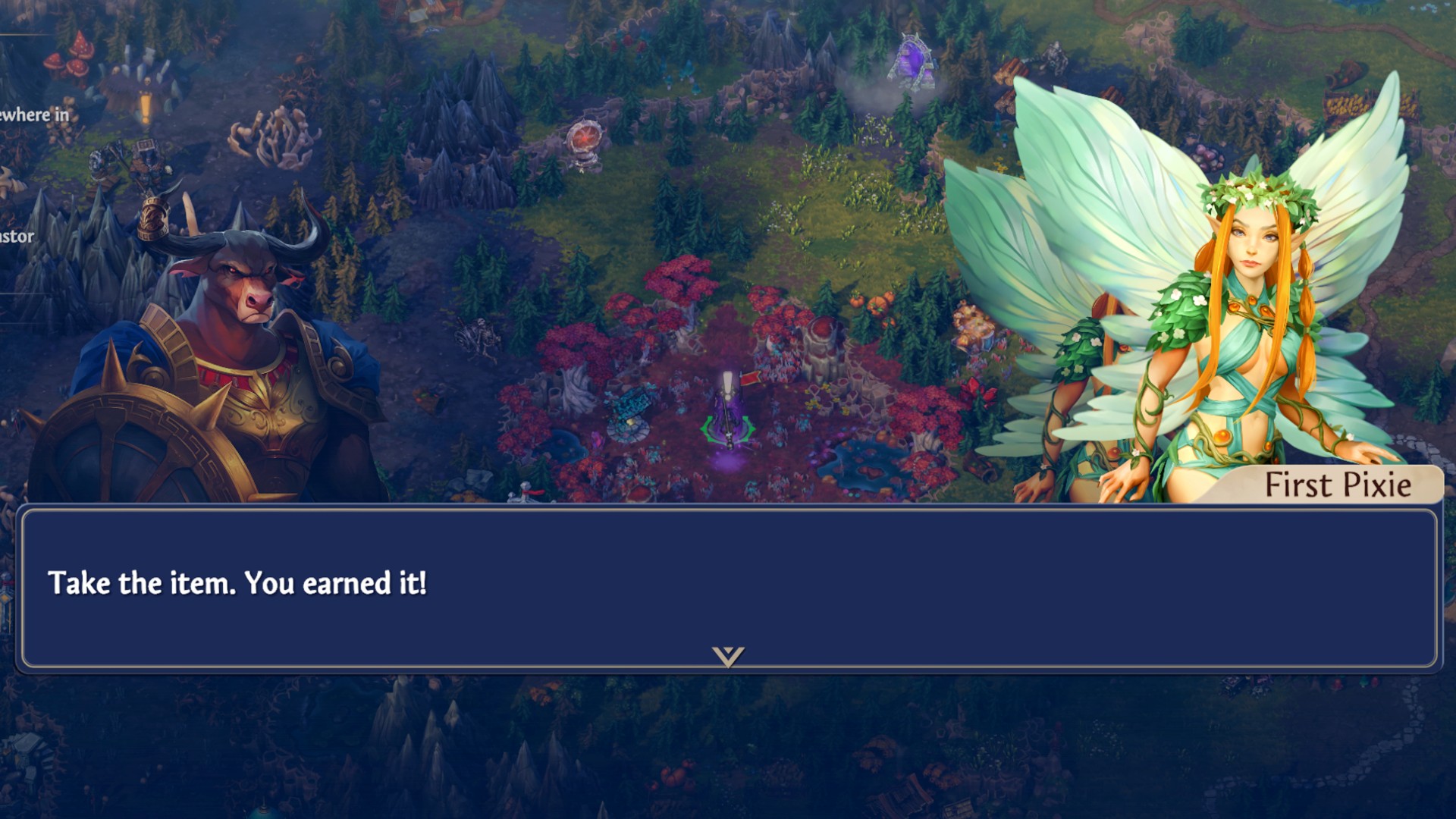Click the knight figure above the dialogue box
Screen dimensions: 1456x819
coord(526,493)
